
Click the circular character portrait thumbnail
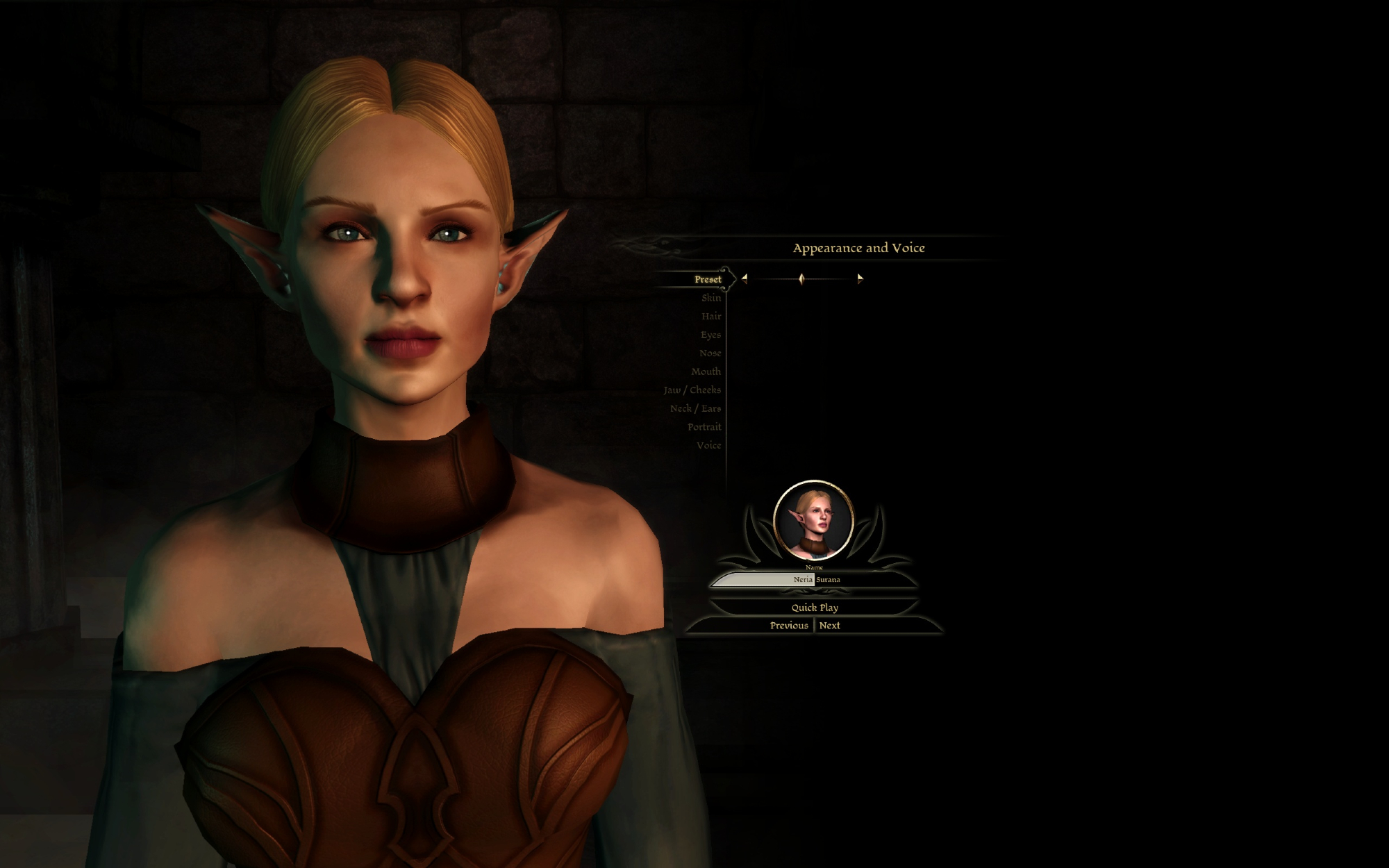pos(813,520)
